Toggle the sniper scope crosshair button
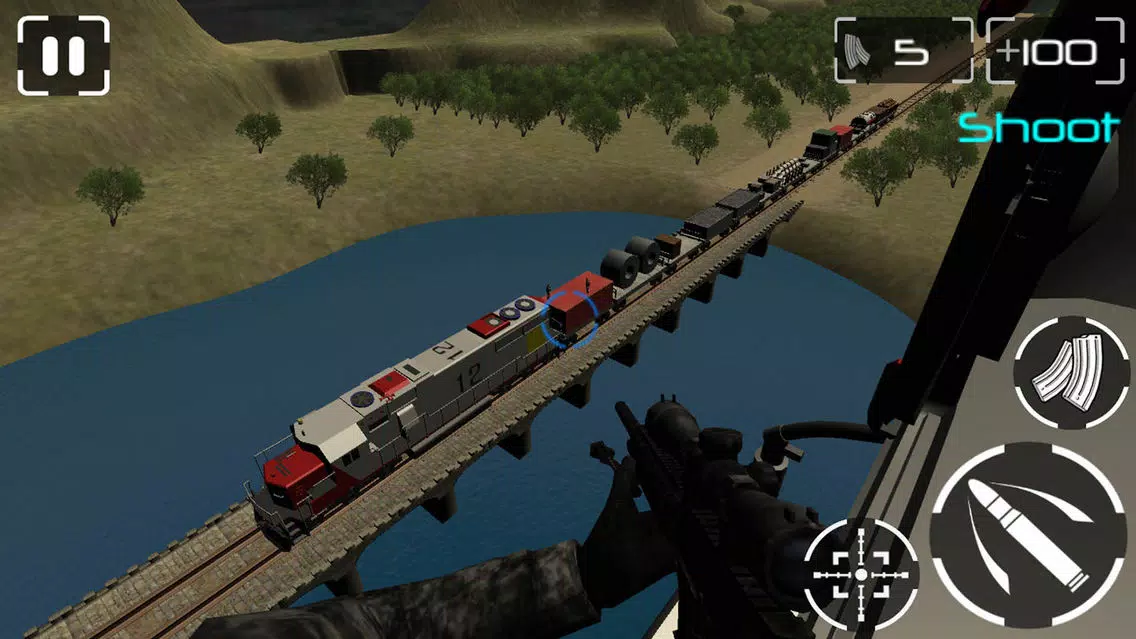The width and height of the screenshot is (1136, 639). point(860,575)
